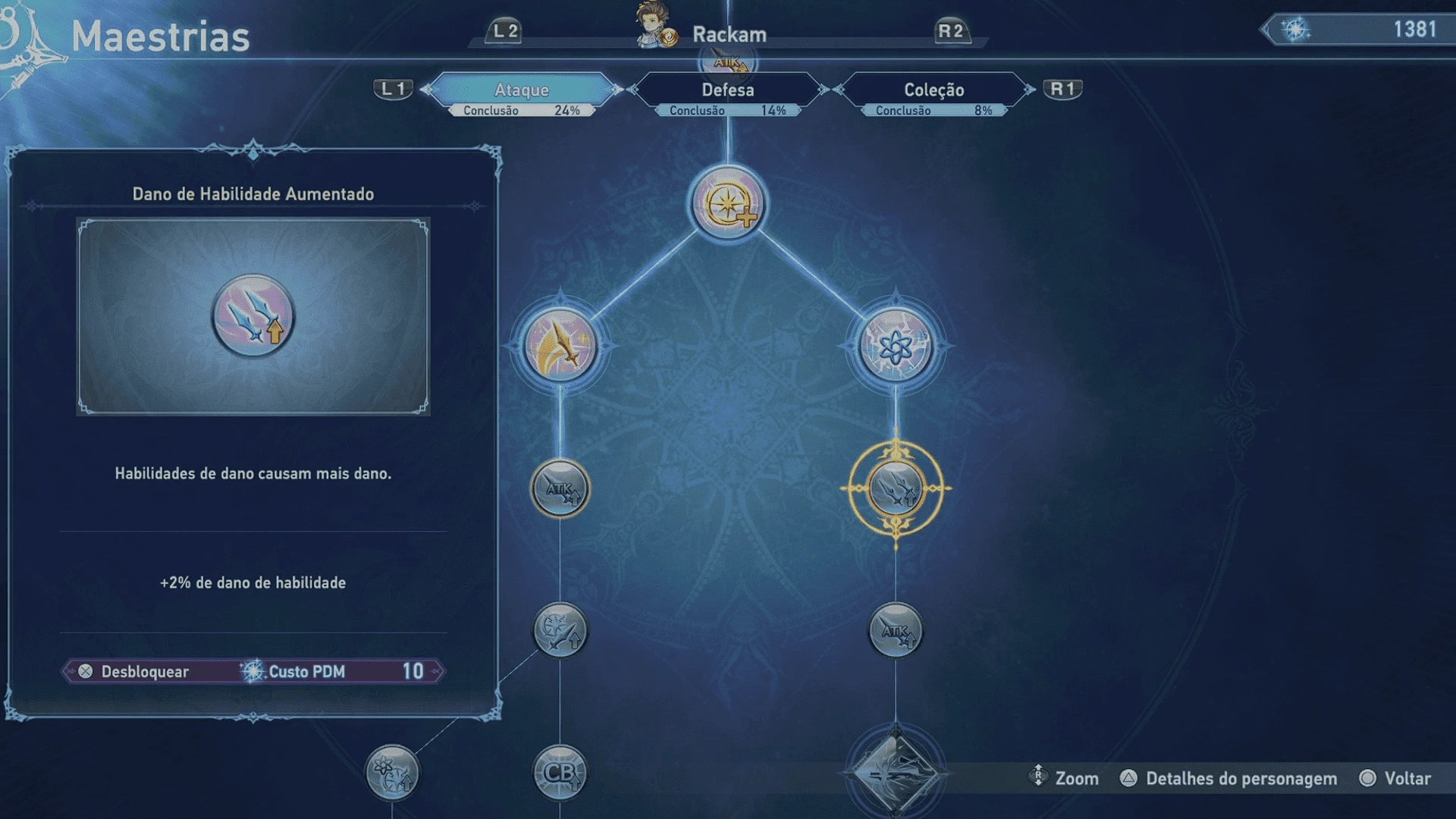
Task: Select the ATK node below the sword node
Action: point(561,489)
